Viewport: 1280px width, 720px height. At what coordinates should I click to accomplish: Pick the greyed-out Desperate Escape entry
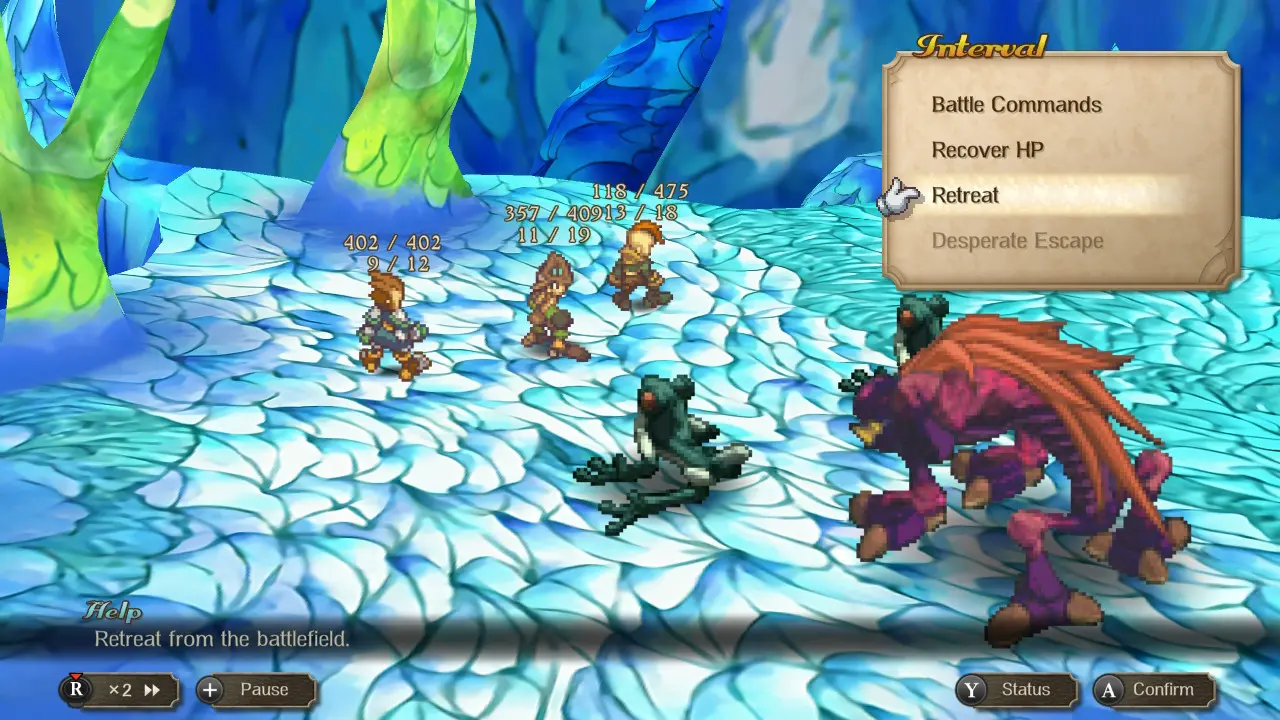[1017, 241]
